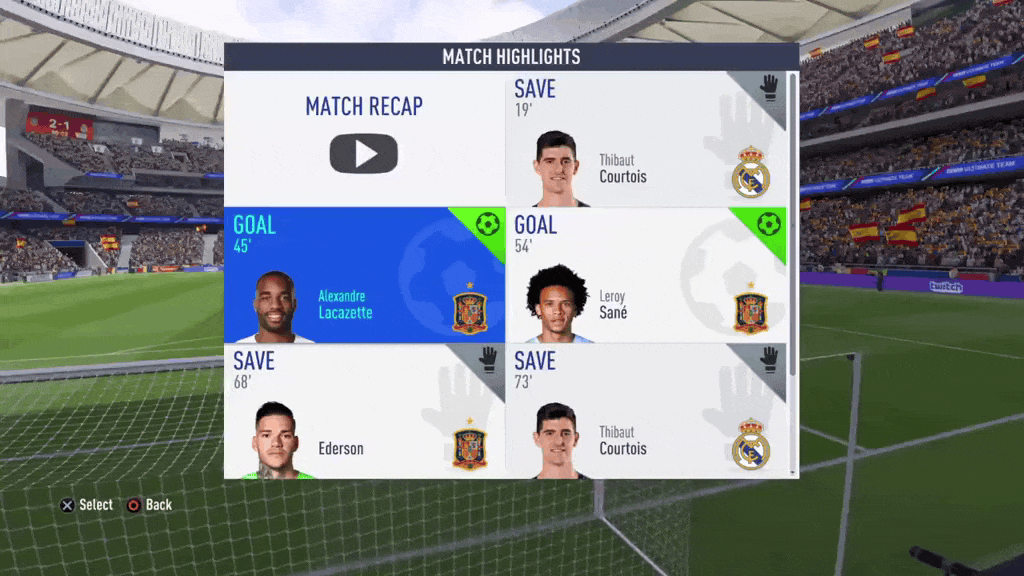Choose Ederson's 68' save highlight
Viewport: 1024px width, 576px height.
click(x=364, y=410)
